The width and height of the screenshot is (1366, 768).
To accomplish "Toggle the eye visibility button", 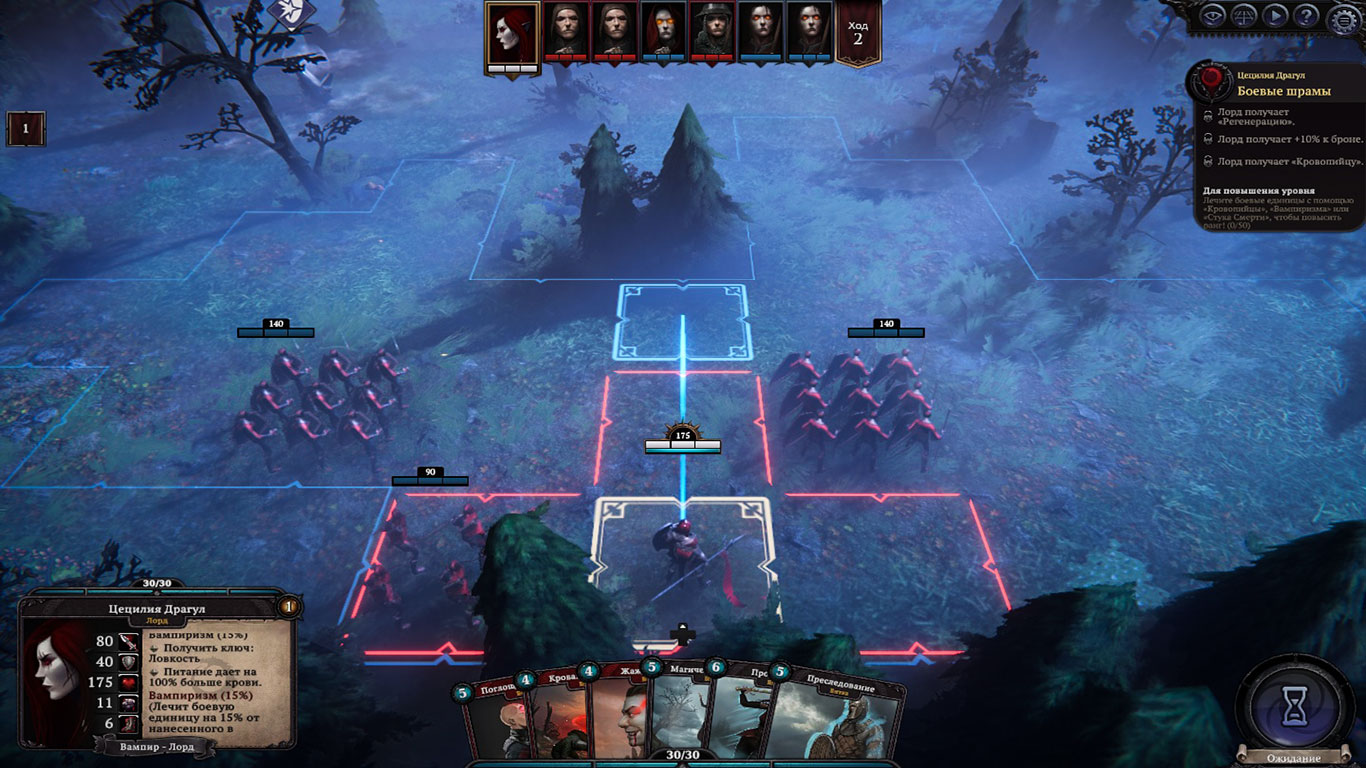I will pyautogui.click(x=1213, y=16).
